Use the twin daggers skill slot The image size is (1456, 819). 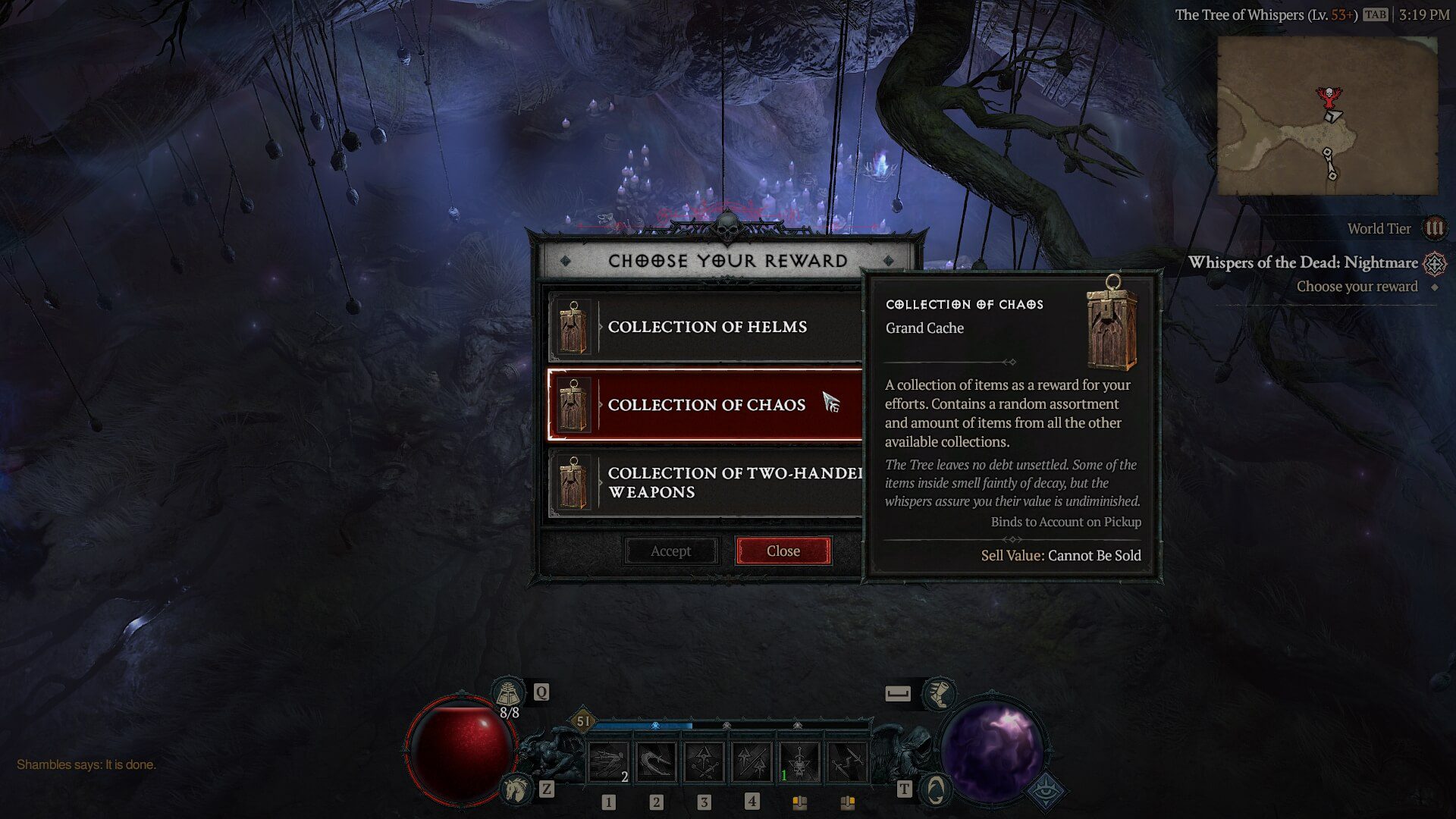click(847, 762)
